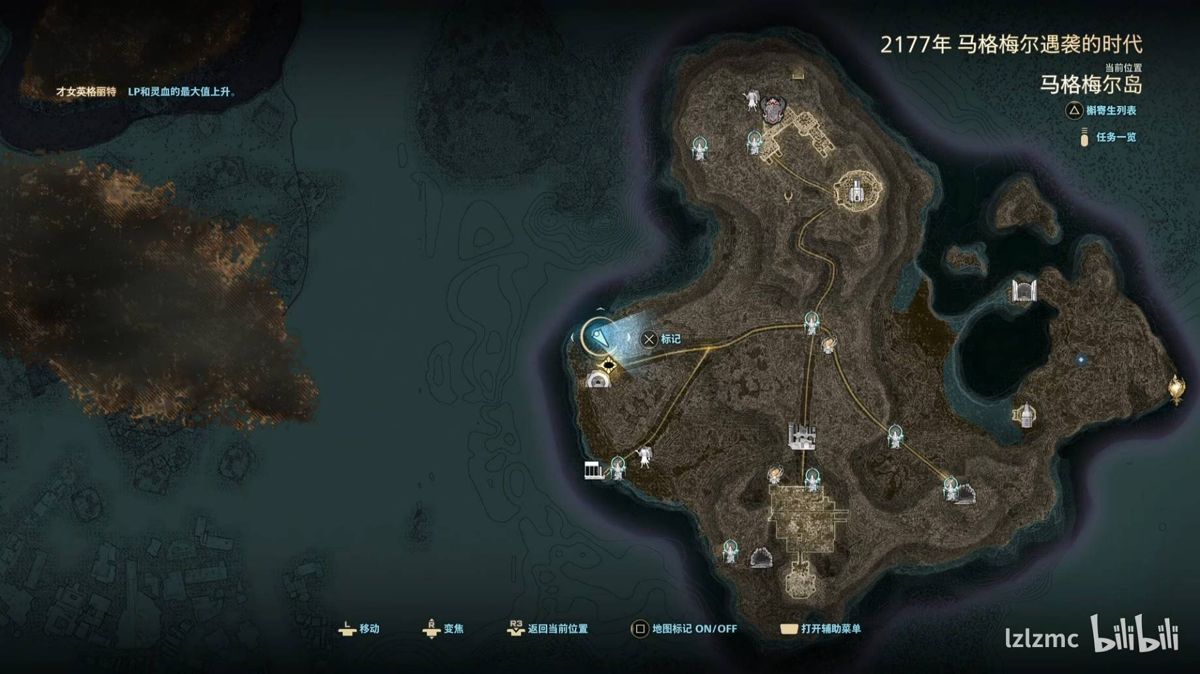Click the player position arrow marker

tap(600, 336)
